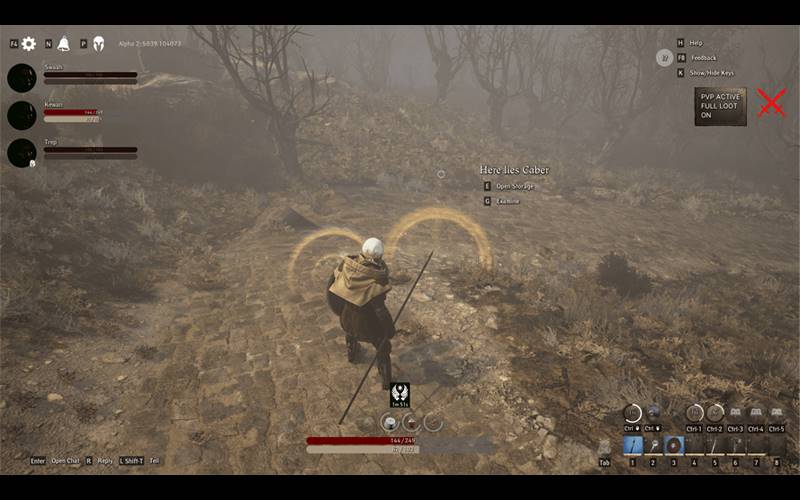Screen dimensions: 800x500
Task: Toggle the Show/Hide Keys option
Action: pyautogui.click(x=711, y=73)
